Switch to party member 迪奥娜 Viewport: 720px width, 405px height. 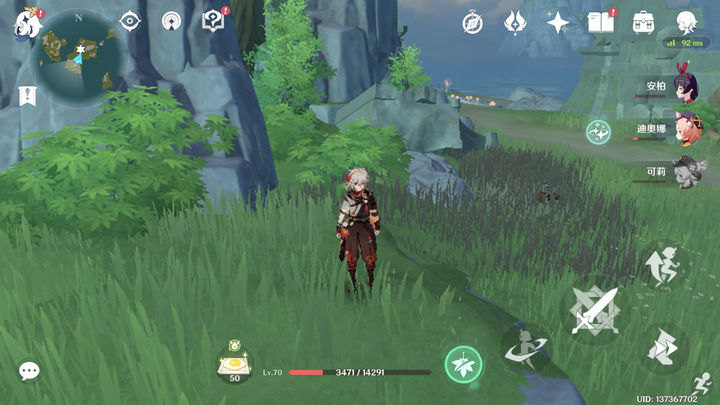coord(685,130)
